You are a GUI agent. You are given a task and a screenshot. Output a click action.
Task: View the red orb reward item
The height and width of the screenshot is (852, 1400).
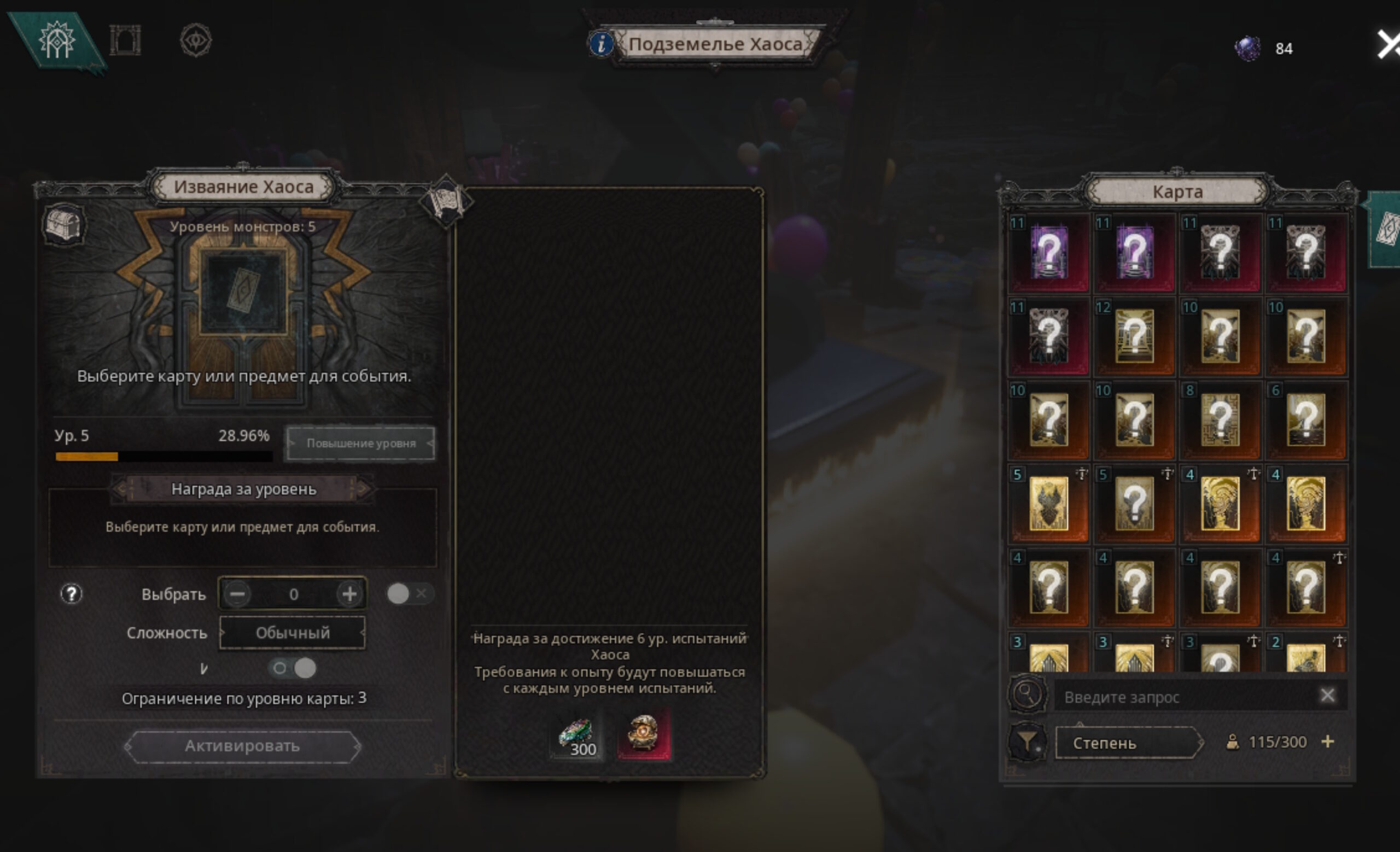(643, 734)
